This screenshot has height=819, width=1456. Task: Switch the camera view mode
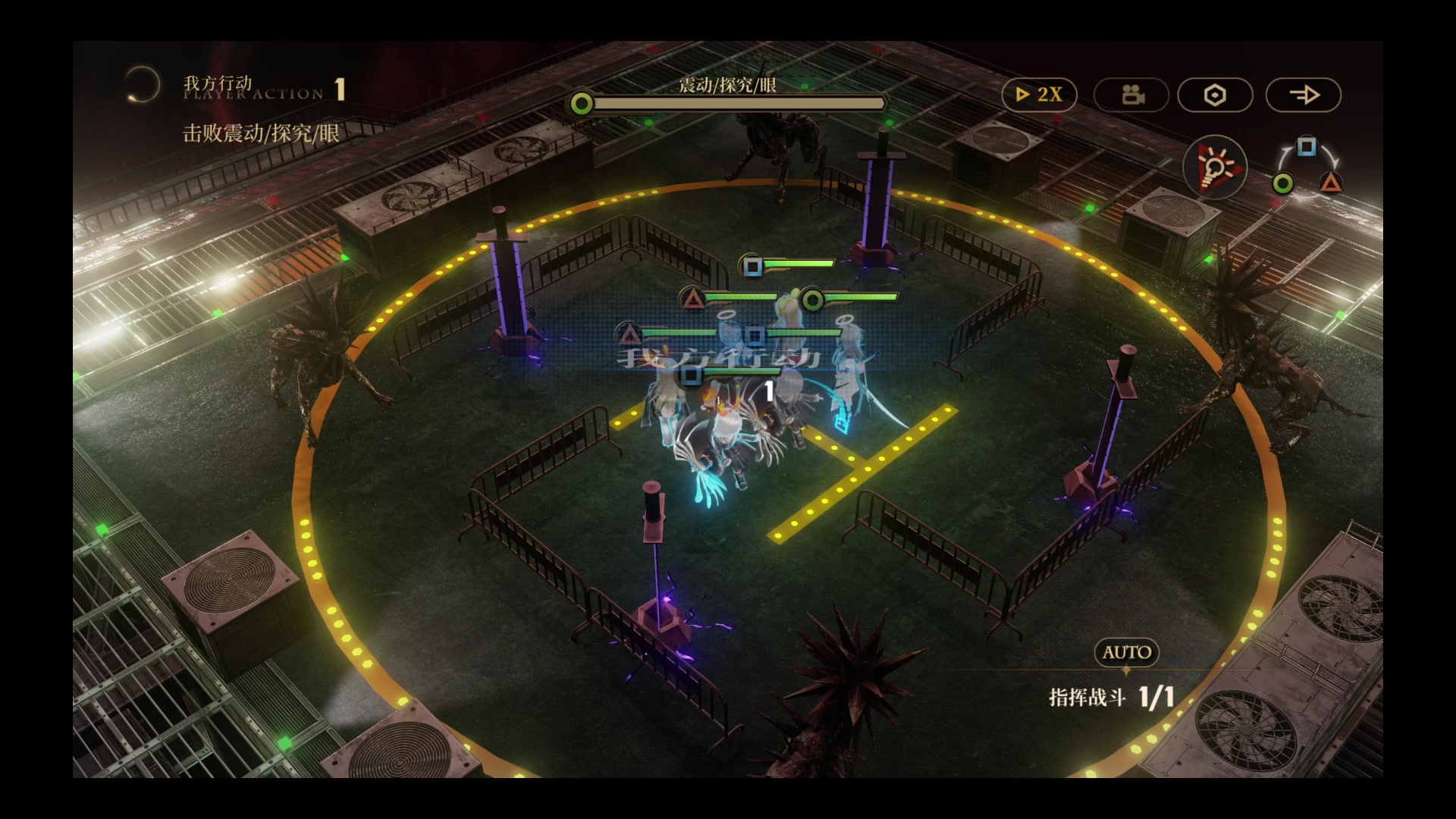[1132, 95]
